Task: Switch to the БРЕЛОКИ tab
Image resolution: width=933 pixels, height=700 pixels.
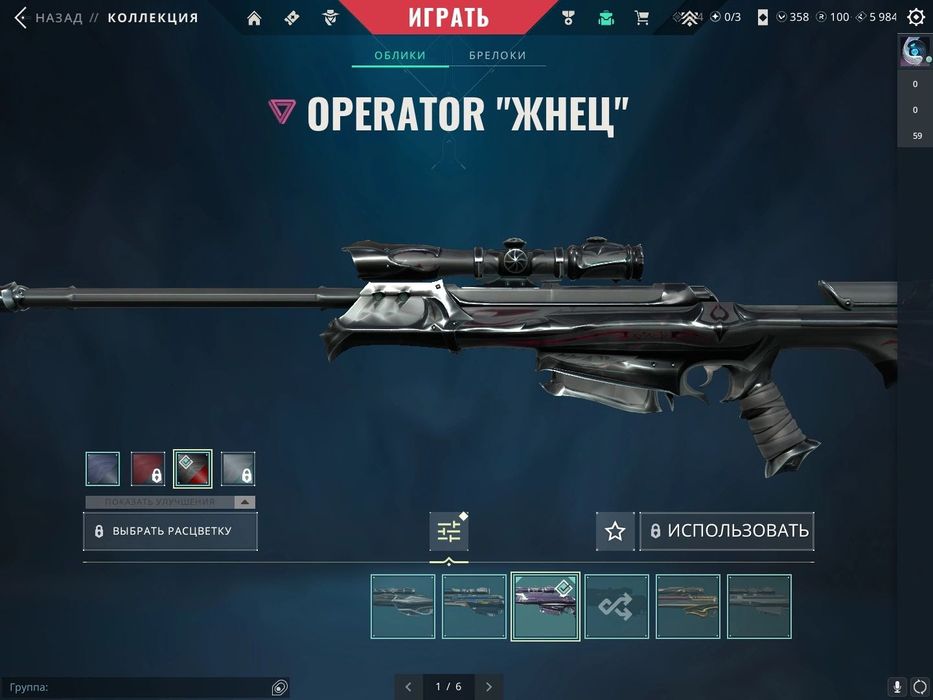Action: click(497, 55)
